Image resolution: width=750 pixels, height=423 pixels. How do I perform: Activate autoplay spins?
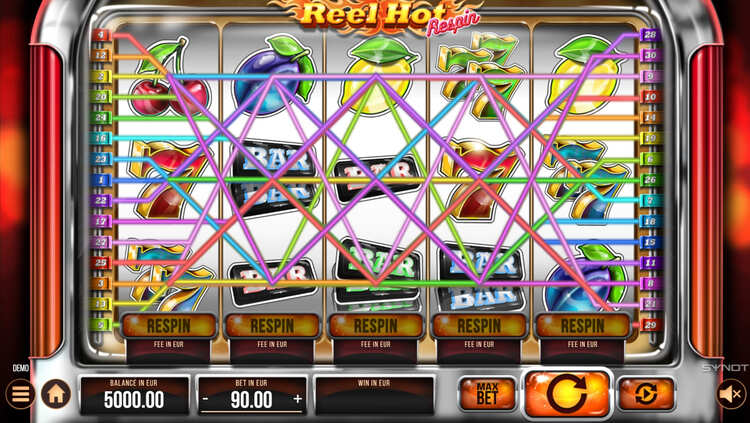pyautogui.click(x=646, y=394)
